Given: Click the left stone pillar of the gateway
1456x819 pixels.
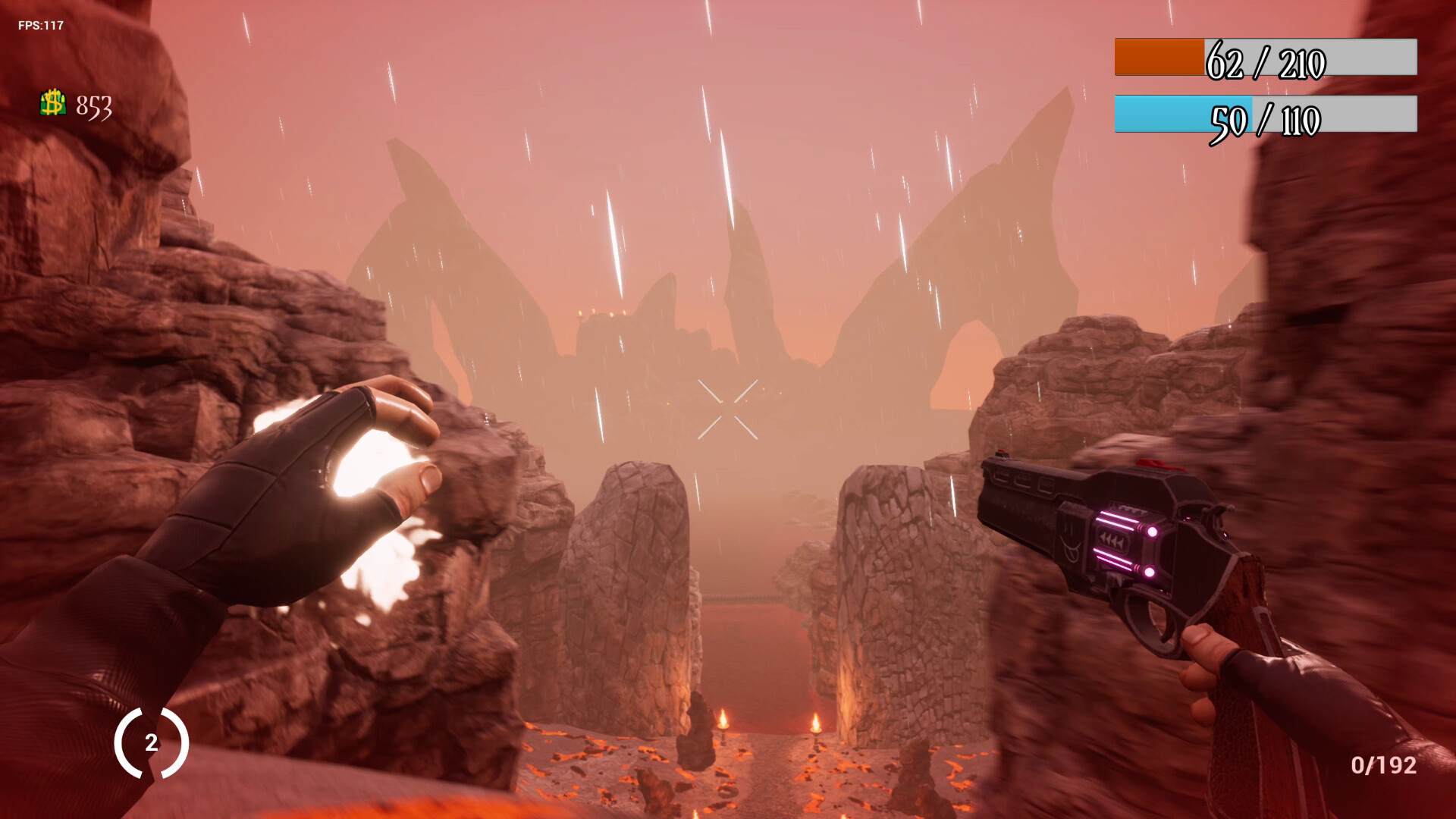Looking at the screenshot, I should tap(637, 576).
